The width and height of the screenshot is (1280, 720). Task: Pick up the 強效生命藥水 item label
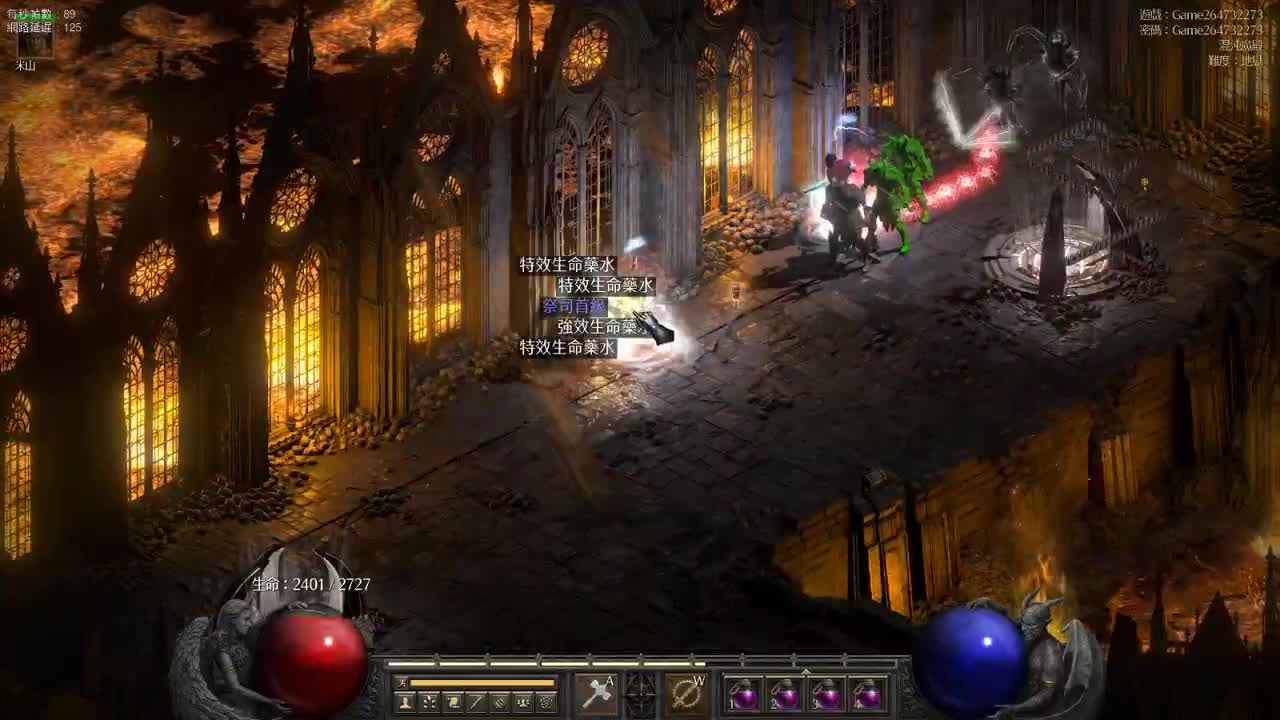point(597,326)
